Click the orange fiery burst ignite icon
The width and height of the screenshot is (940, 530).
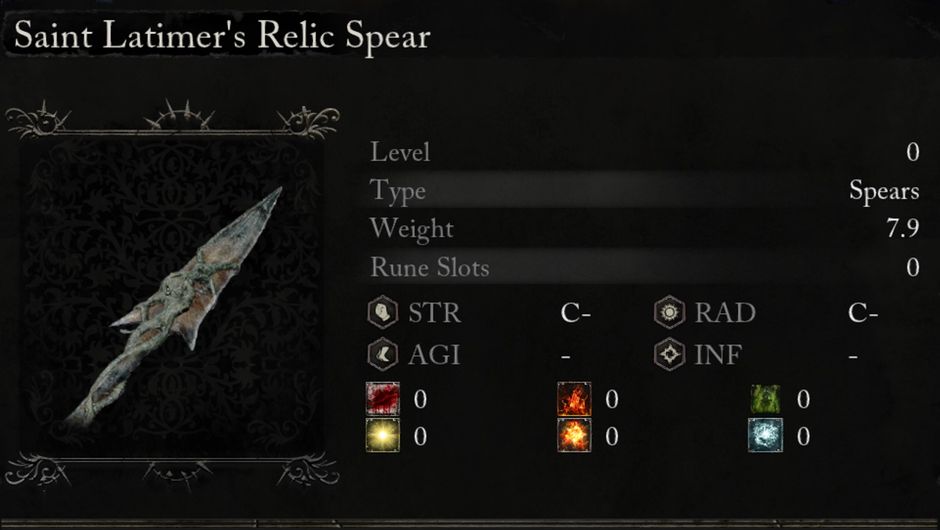[x=574, y=436]
